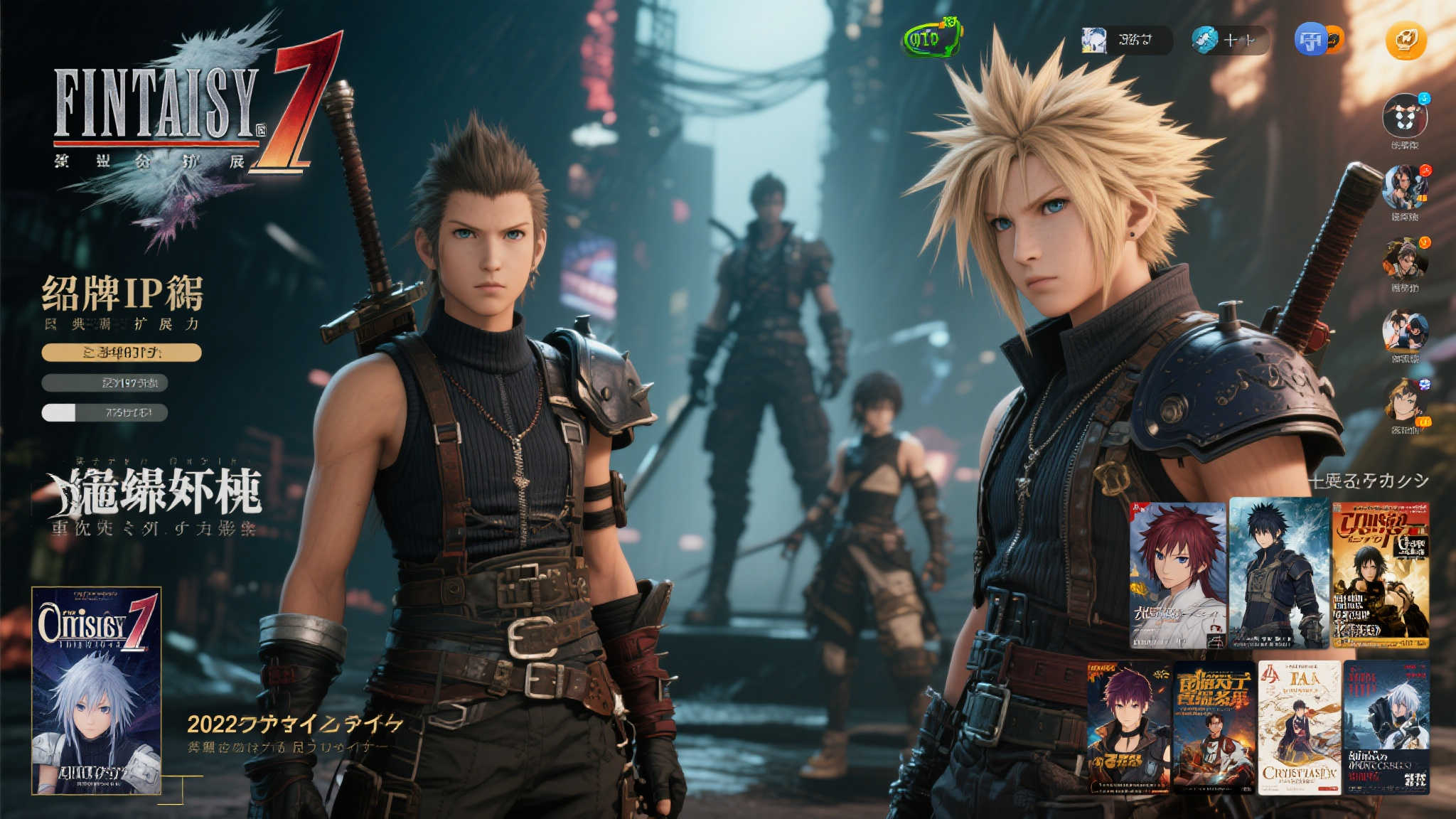Click the orange round button

(1406, 41)
